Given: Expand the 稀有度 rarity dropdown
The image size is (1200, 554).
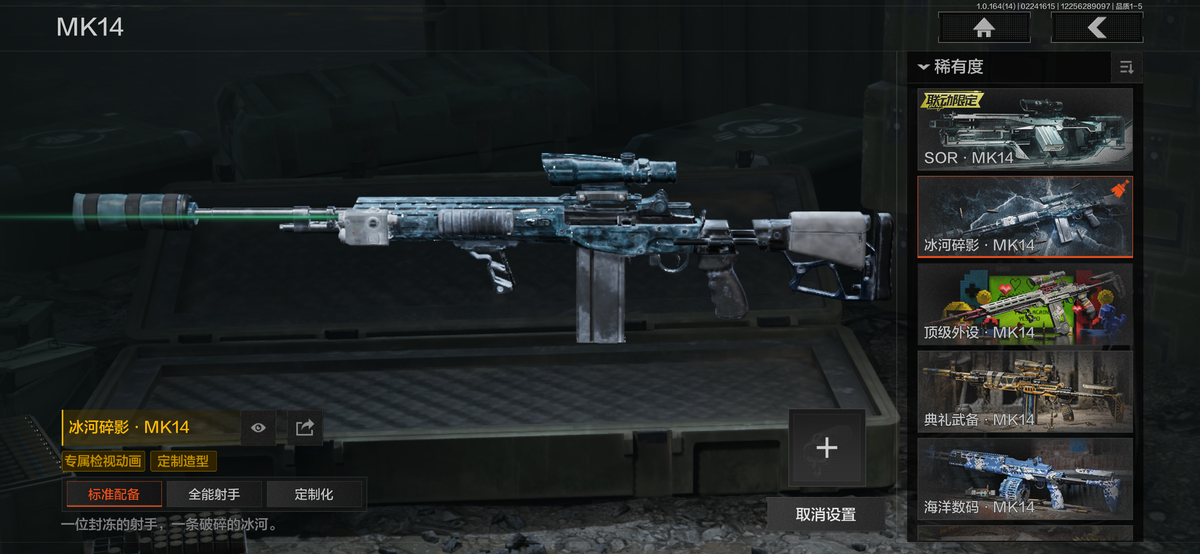Looking at the screenshot, I should point(952,67).
